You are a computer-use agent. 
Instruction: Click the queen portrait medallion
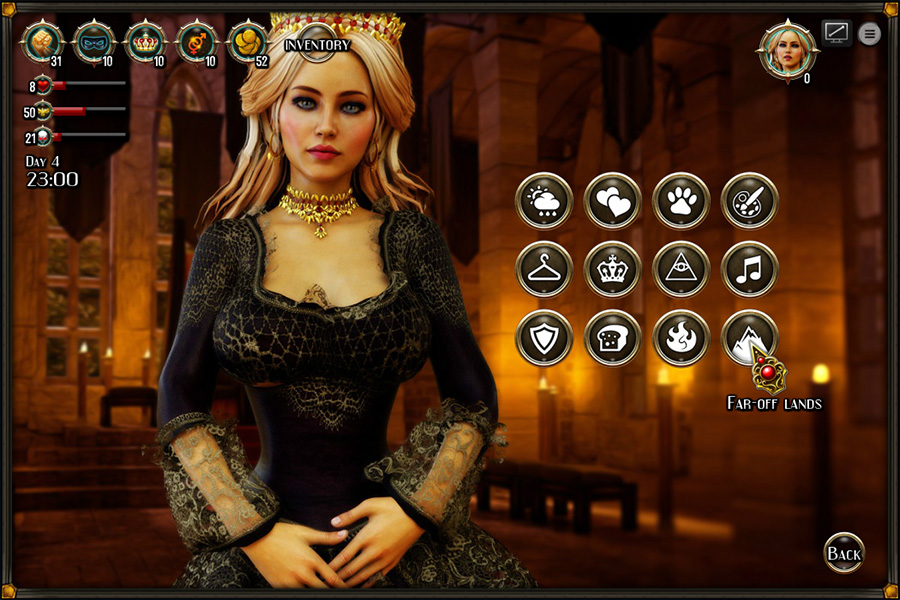pos(787,48)
